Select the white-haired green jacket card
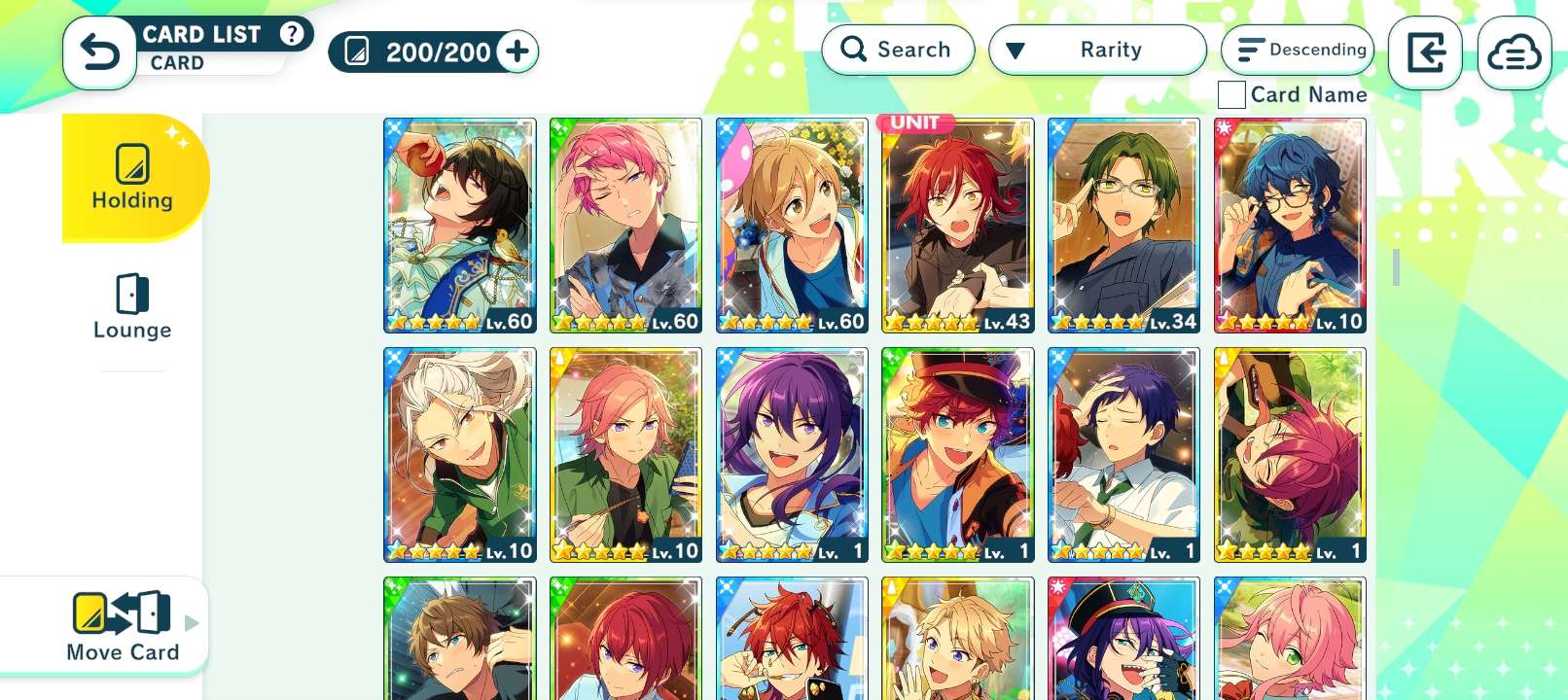Screen dimensions: 1568x700 click(x=460, y=455)
